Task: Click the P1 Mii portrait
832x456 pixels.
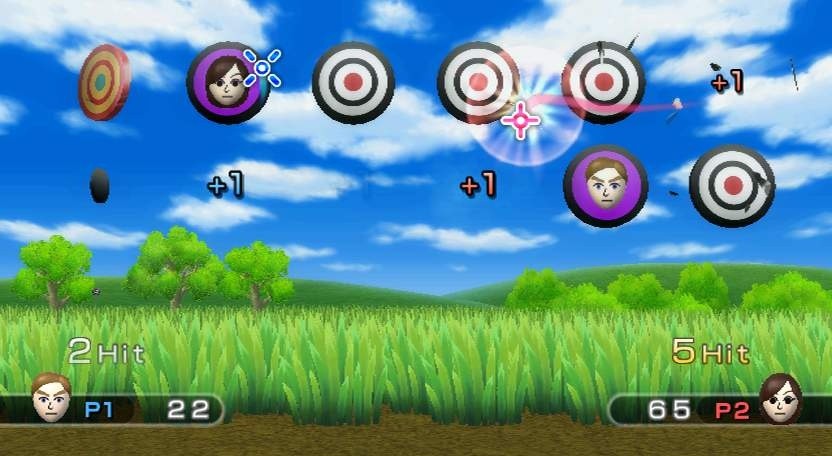Action: (x=51, y=398)
